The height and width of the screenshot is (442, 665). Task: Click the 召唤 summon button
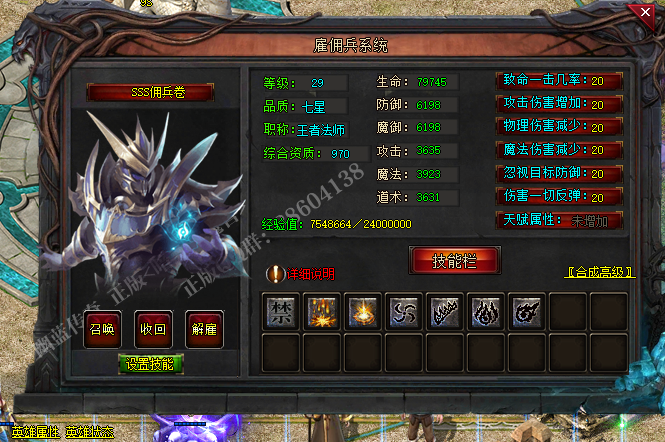click(102, 328)
